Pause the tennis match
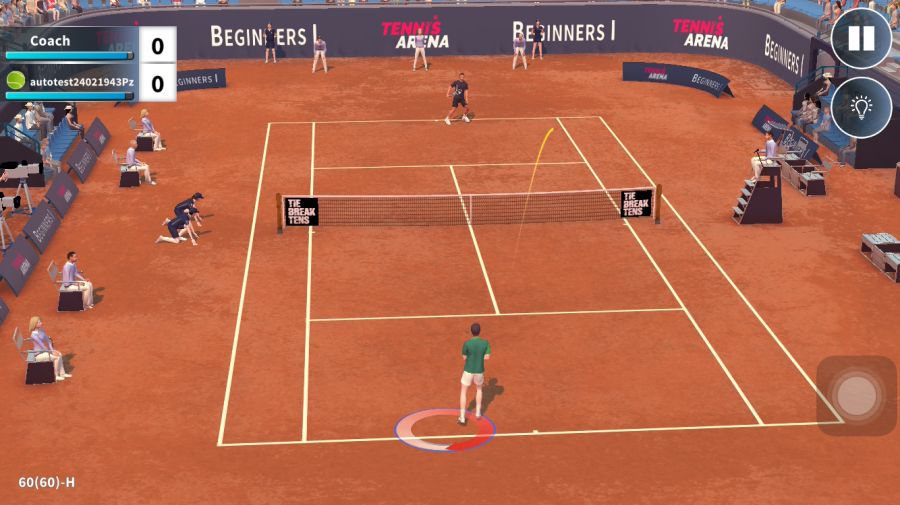The width and height of the screenshot is (900, 505). click(x=861, y=39)
